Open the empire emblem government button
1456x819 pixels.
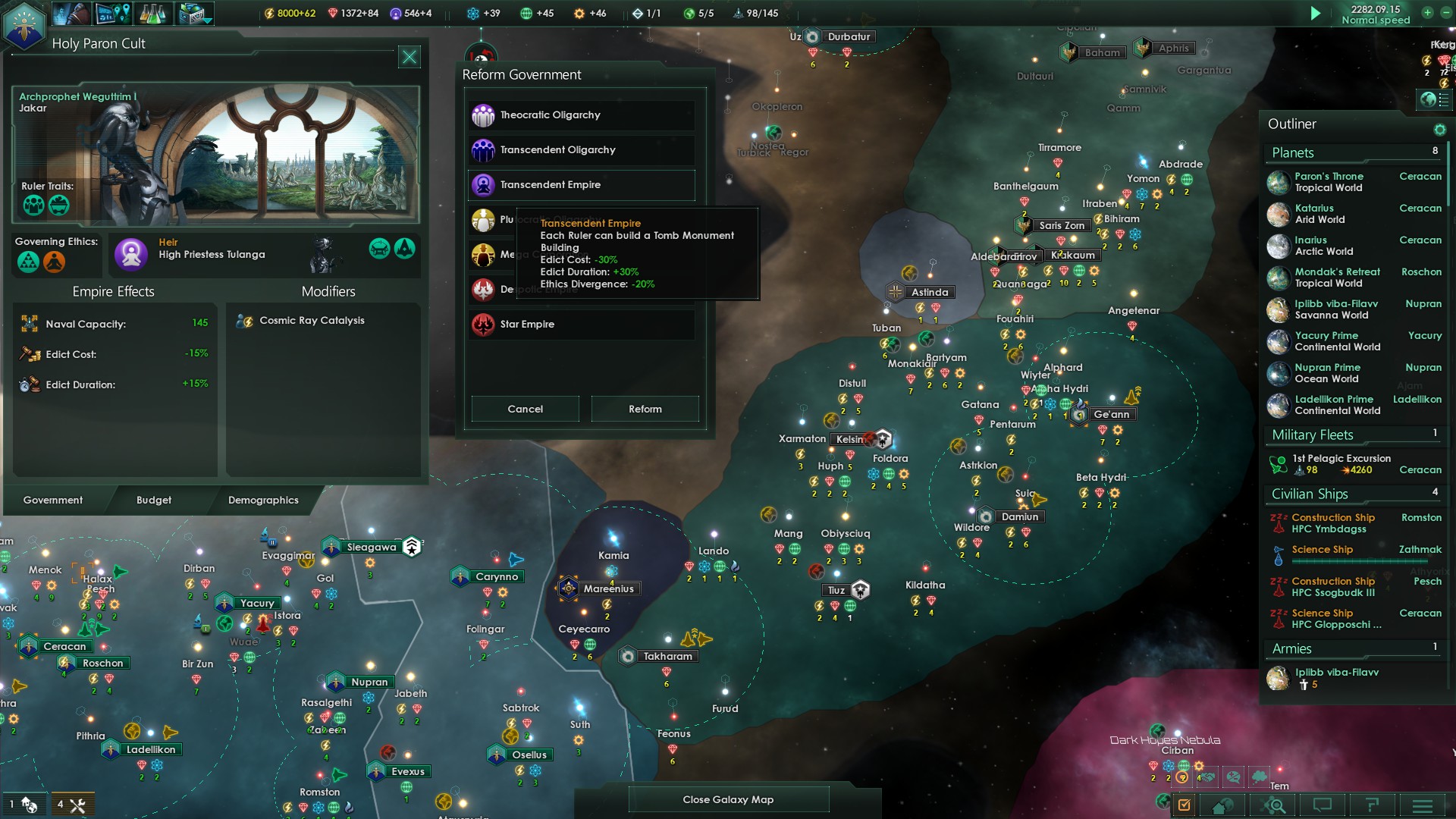(x=24, y=24)
